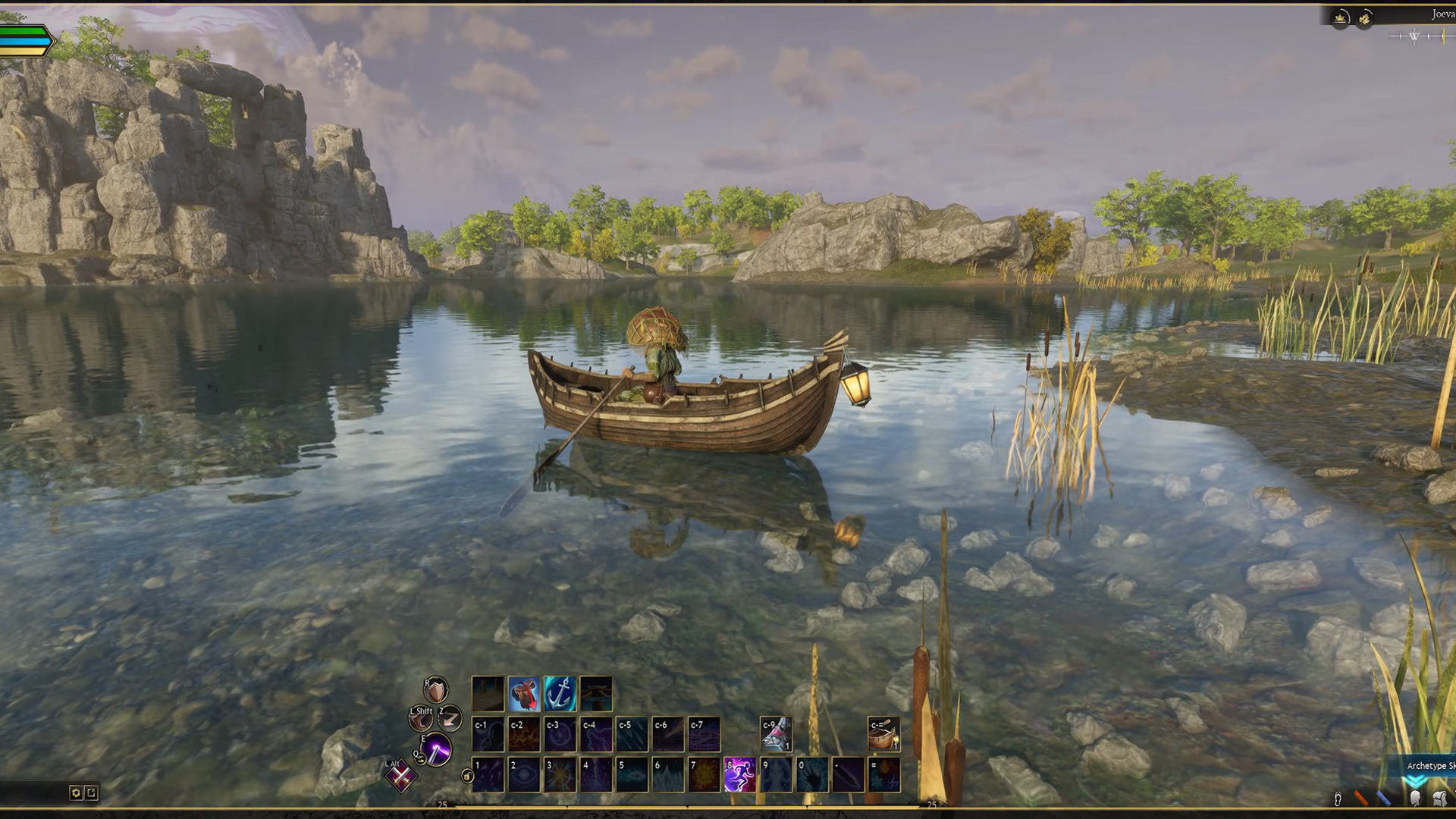
Task: Toggle the footwear icon on the bottom bar
Action: click(1338, 800)
